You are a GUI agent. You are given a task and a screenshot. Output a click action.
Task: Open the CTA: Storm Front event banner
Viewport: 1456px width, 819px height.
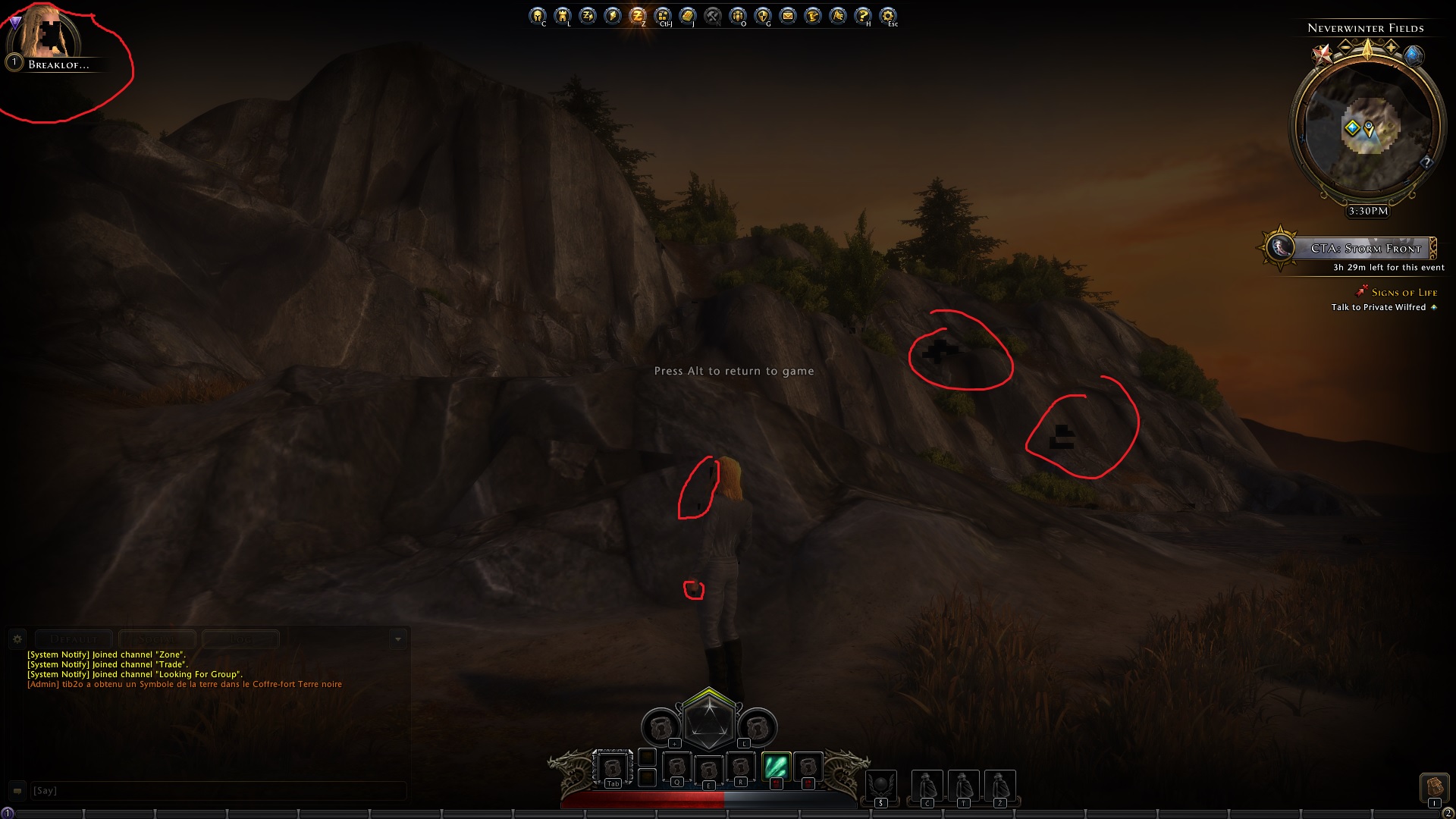[x=1365, y=248]
